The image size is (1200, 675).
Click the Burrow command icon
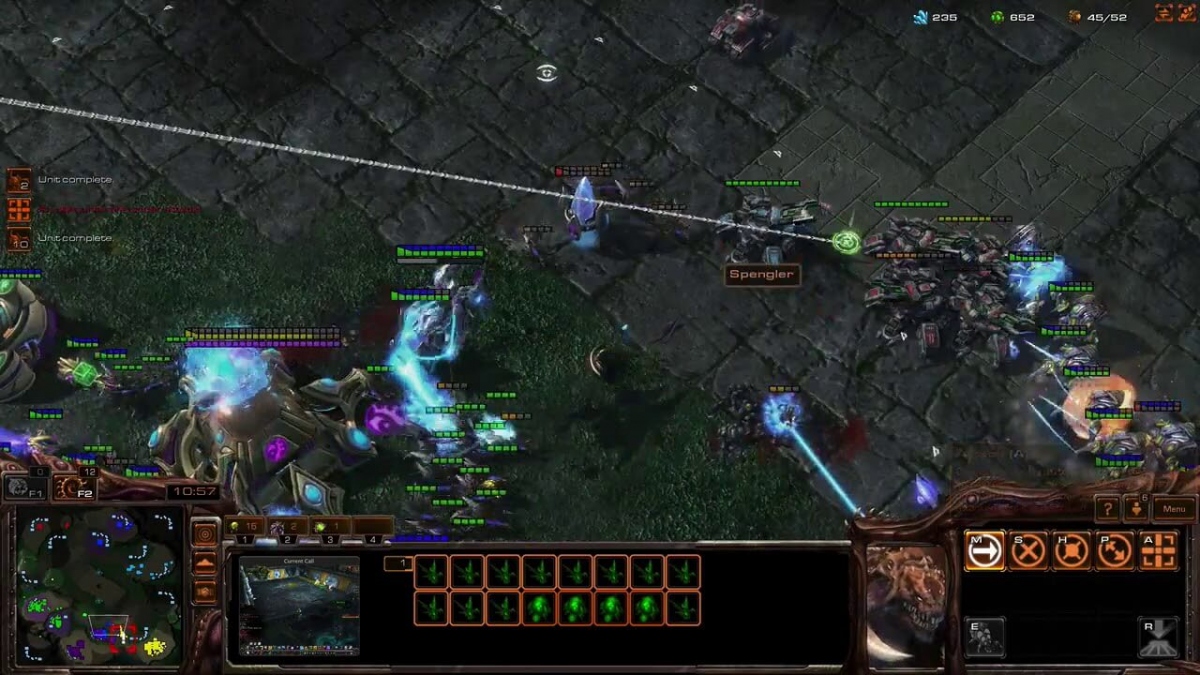pyautogui.click(x=1159, y=637)
